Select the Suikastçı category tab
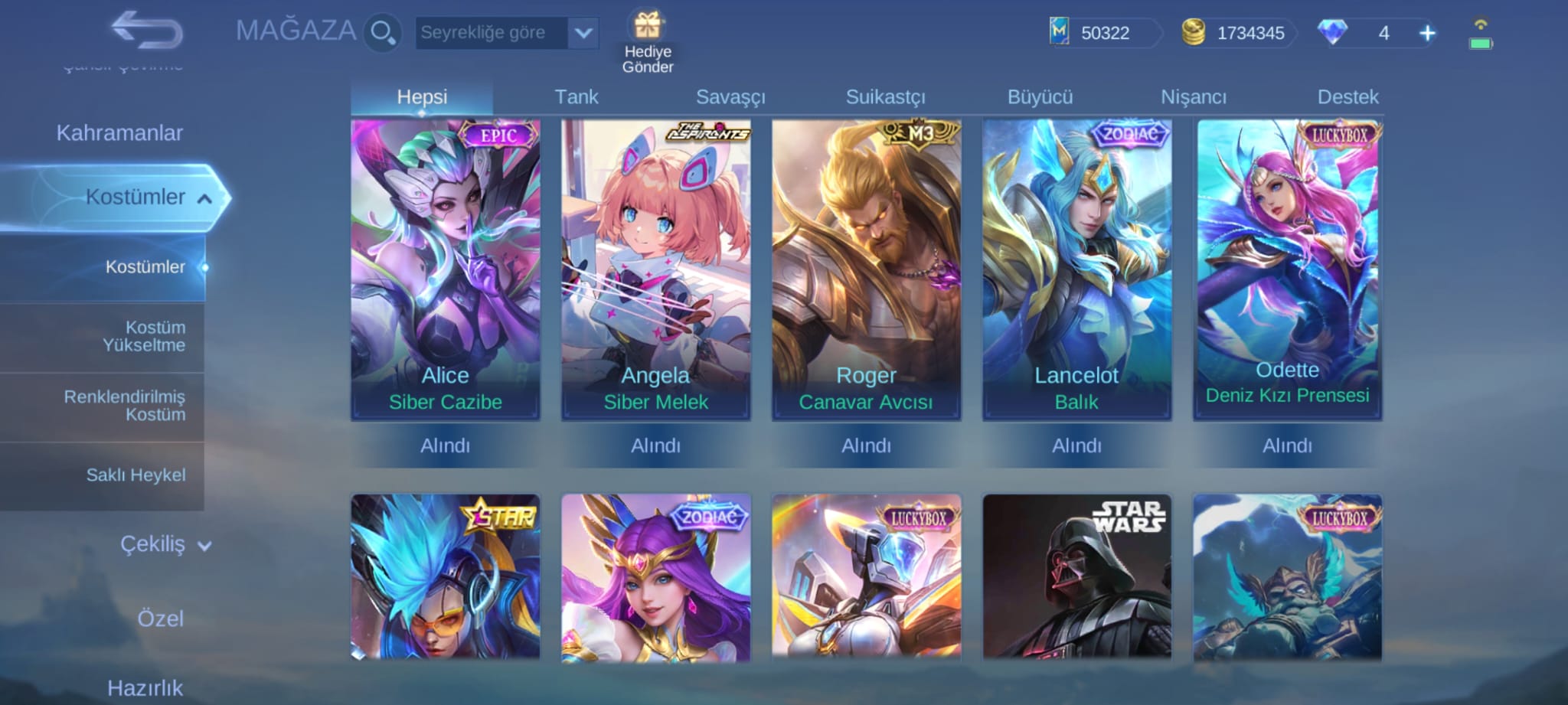The image size is (1568, 705). 885,97
